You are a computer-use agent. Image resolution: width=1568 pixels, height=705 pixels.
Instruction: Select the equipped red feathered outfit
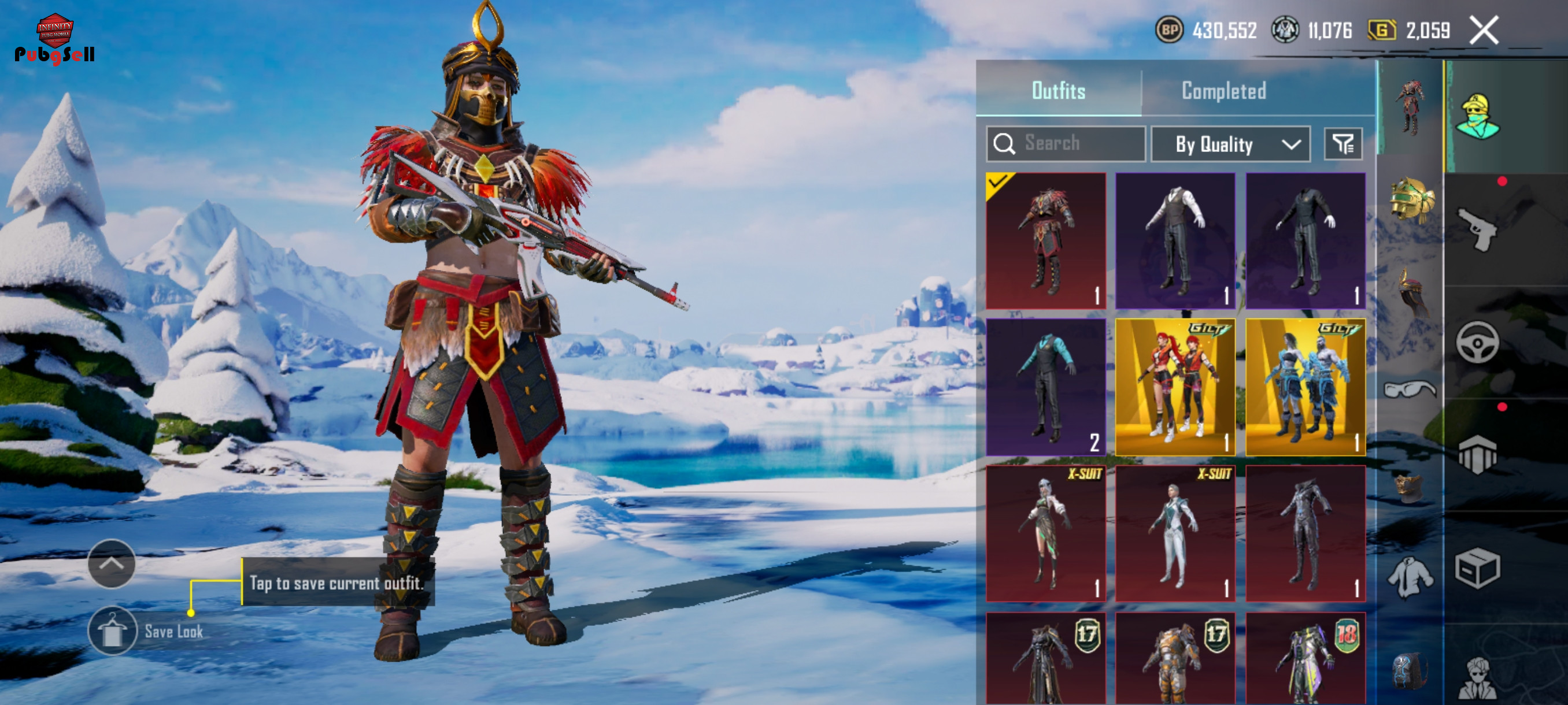coord(1046,241)
